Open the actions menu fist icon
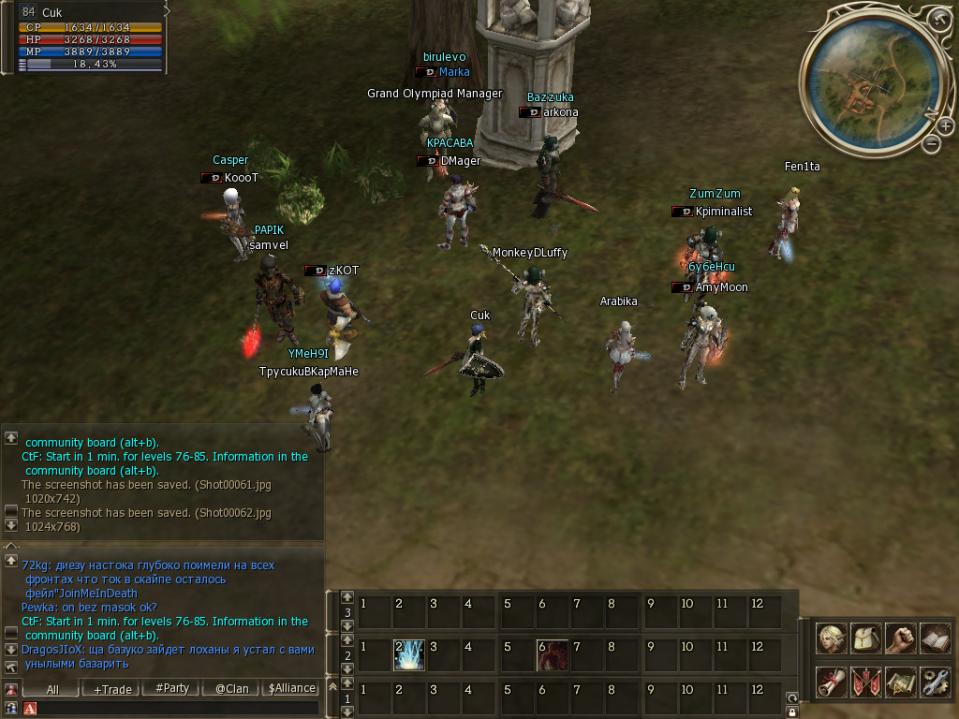The height and width of the screenshot is (719, 959). (900, 638)
